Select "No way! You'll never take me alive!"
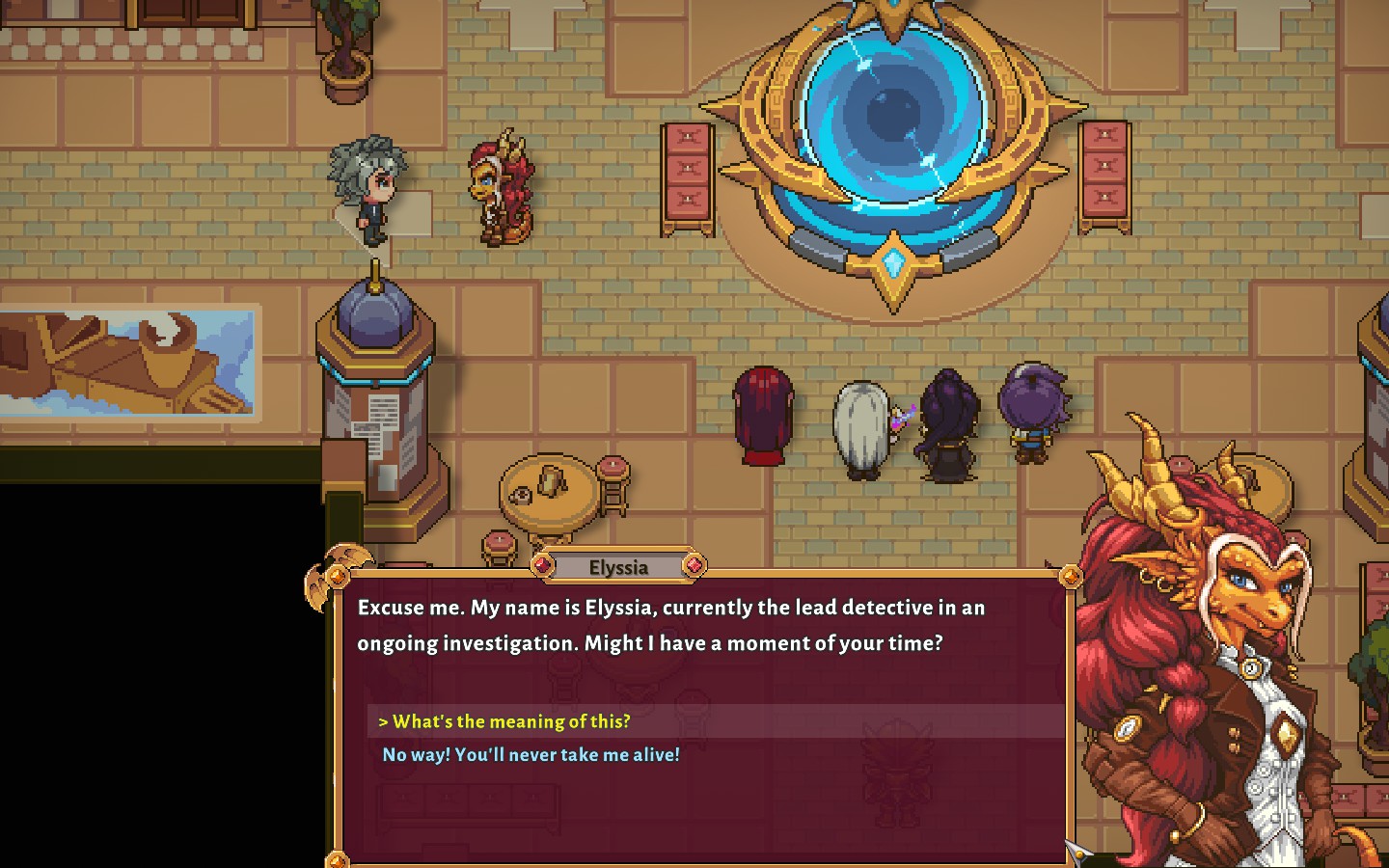The height and width of the screenshot is (868, 1389). pyautogui.click(x=531, y=755)
